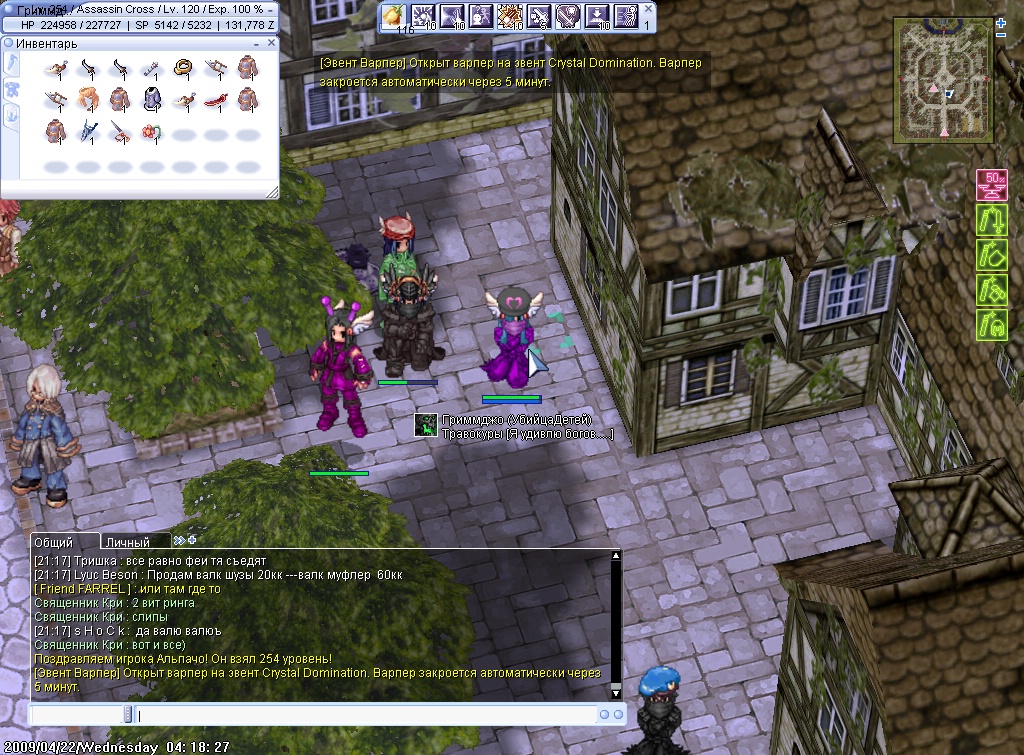Choose the blue armor with black collar
Viewport: 1024px width, 755px height.
[x=151, y=99]
